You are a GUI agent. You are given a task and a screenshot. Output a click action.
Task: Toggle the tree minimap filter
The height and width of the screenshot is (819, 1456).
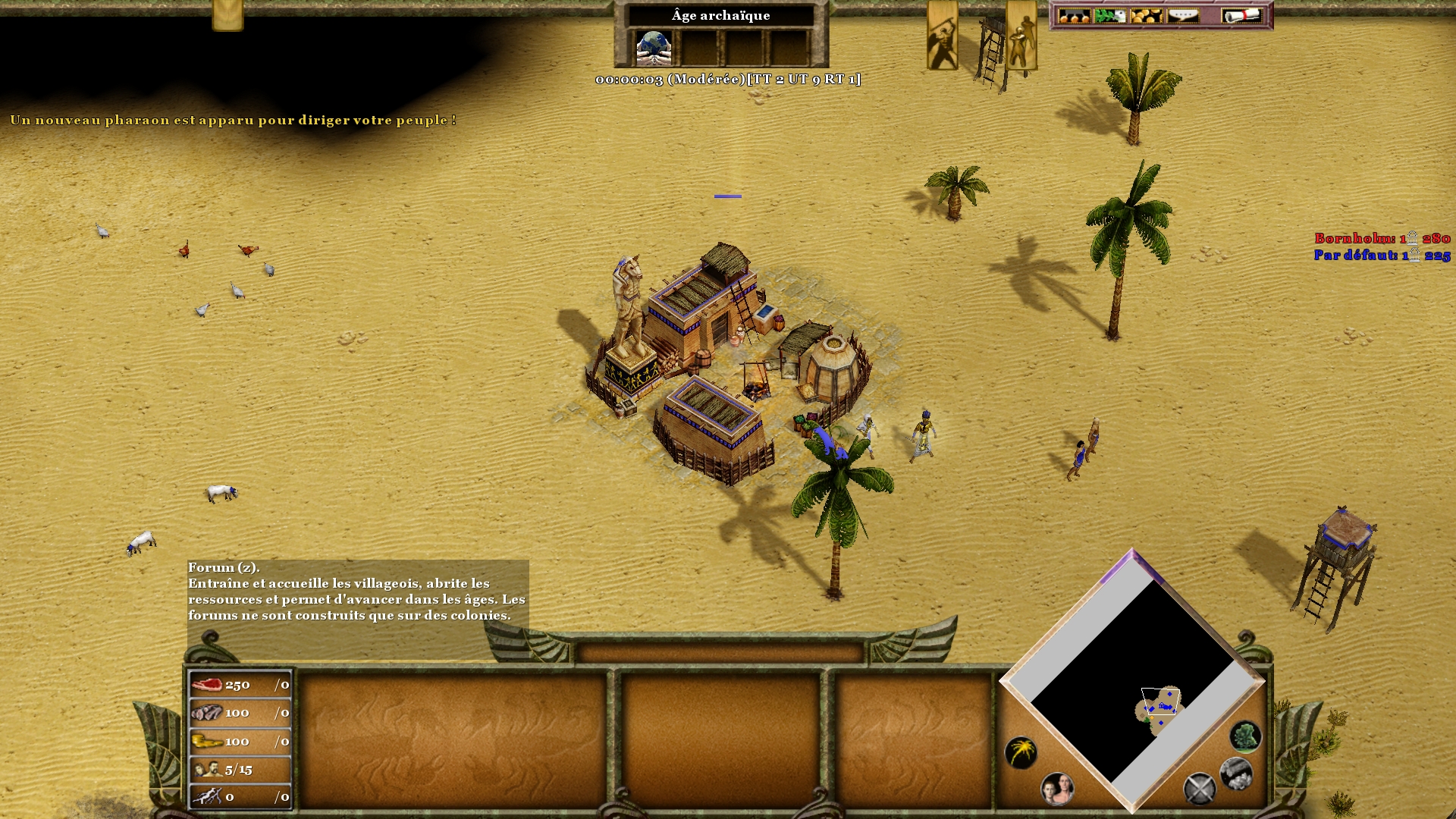point(1244,736)
